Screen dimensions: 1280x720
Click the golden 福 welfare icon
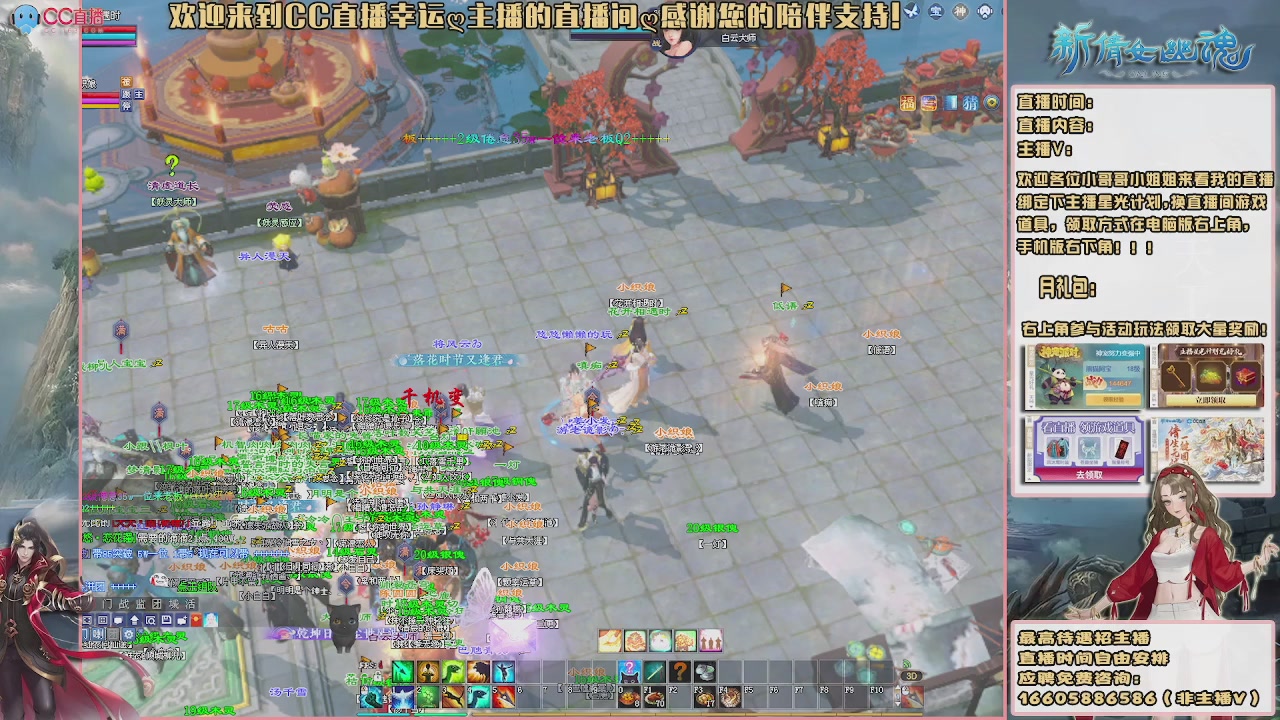(908, 103)
